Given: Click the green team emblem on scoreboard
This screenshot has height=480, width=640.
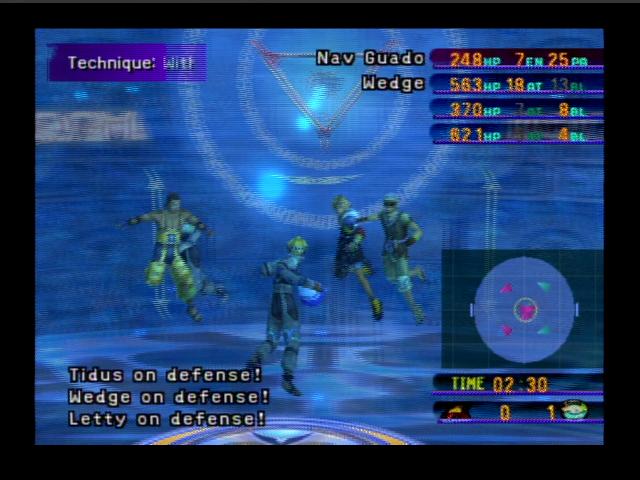Looking at the screenshot, I should tap(575, 410).
